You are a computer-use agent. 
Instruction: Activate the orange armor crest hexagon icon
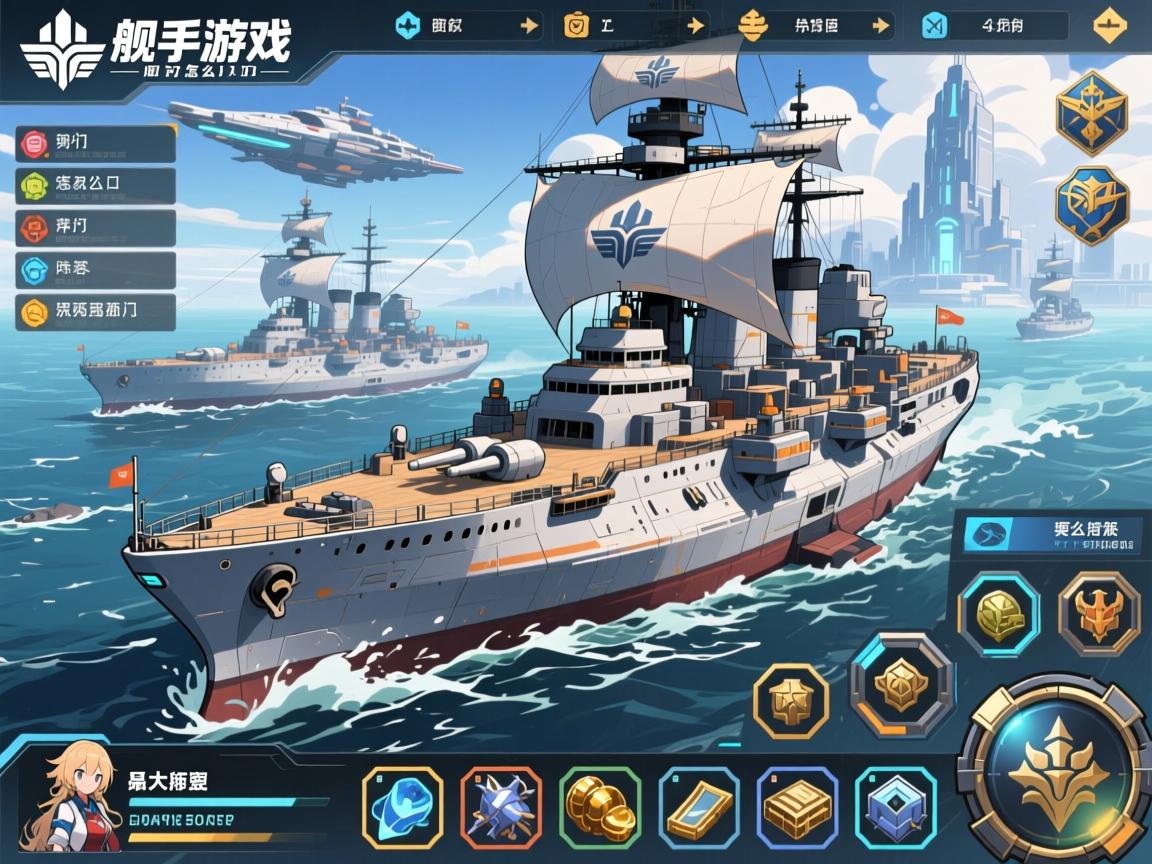[1099, 614]
